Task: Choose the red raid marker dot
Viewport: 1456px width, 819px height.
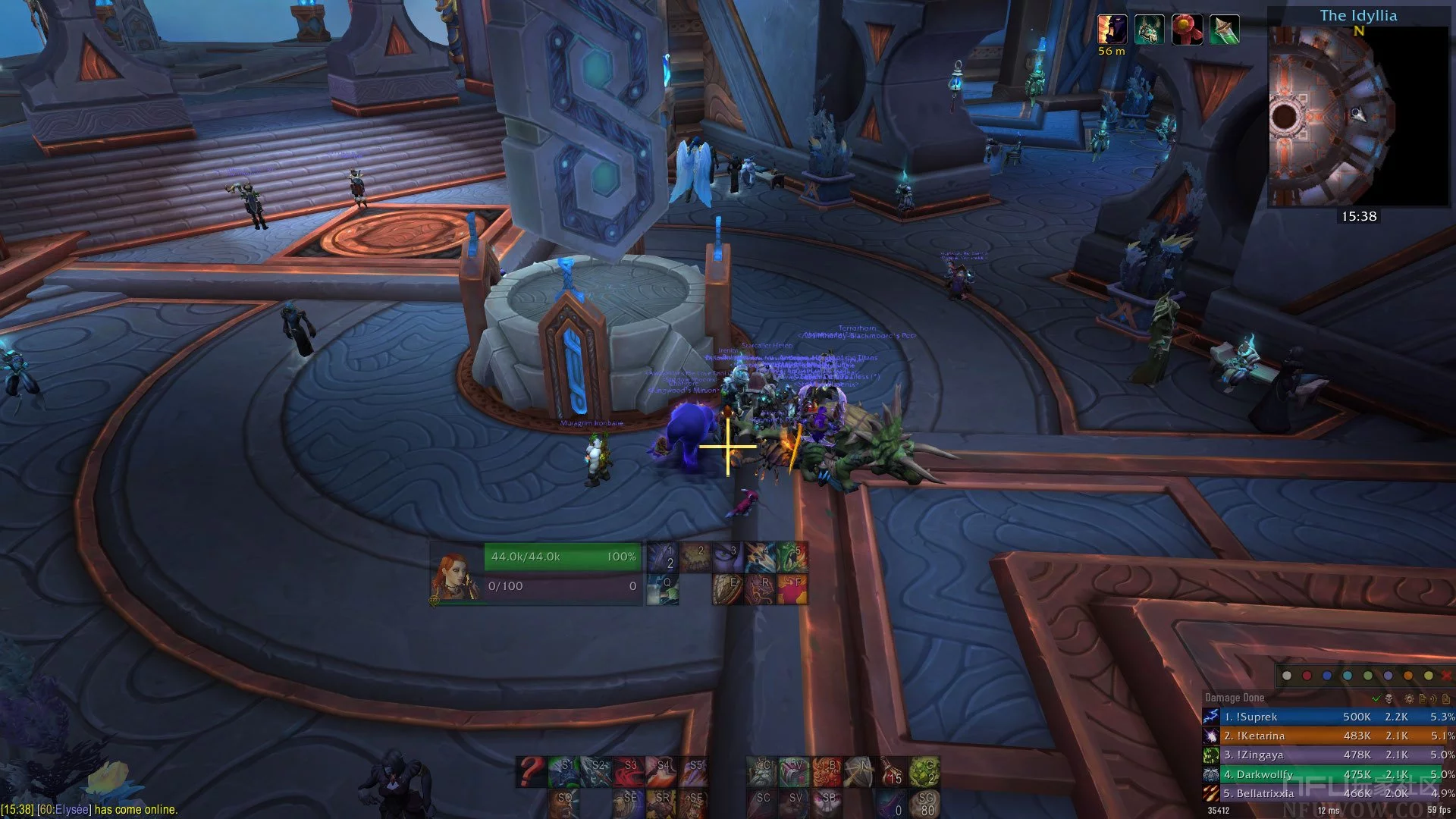Action: coord(1307,676)
